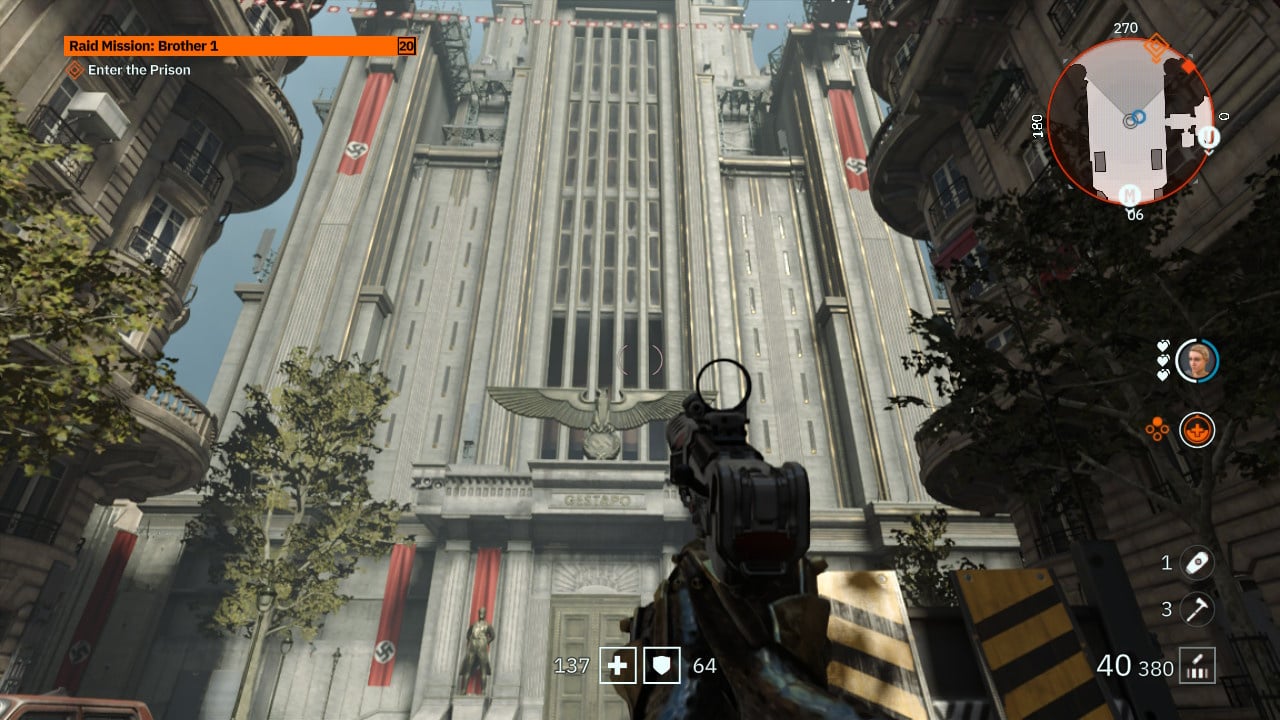Image resolution: width=1280 pixels, height=720 pixels.
Task: Toggle the blue waypoint rings on the minimap
Action: coord(1138,118)
